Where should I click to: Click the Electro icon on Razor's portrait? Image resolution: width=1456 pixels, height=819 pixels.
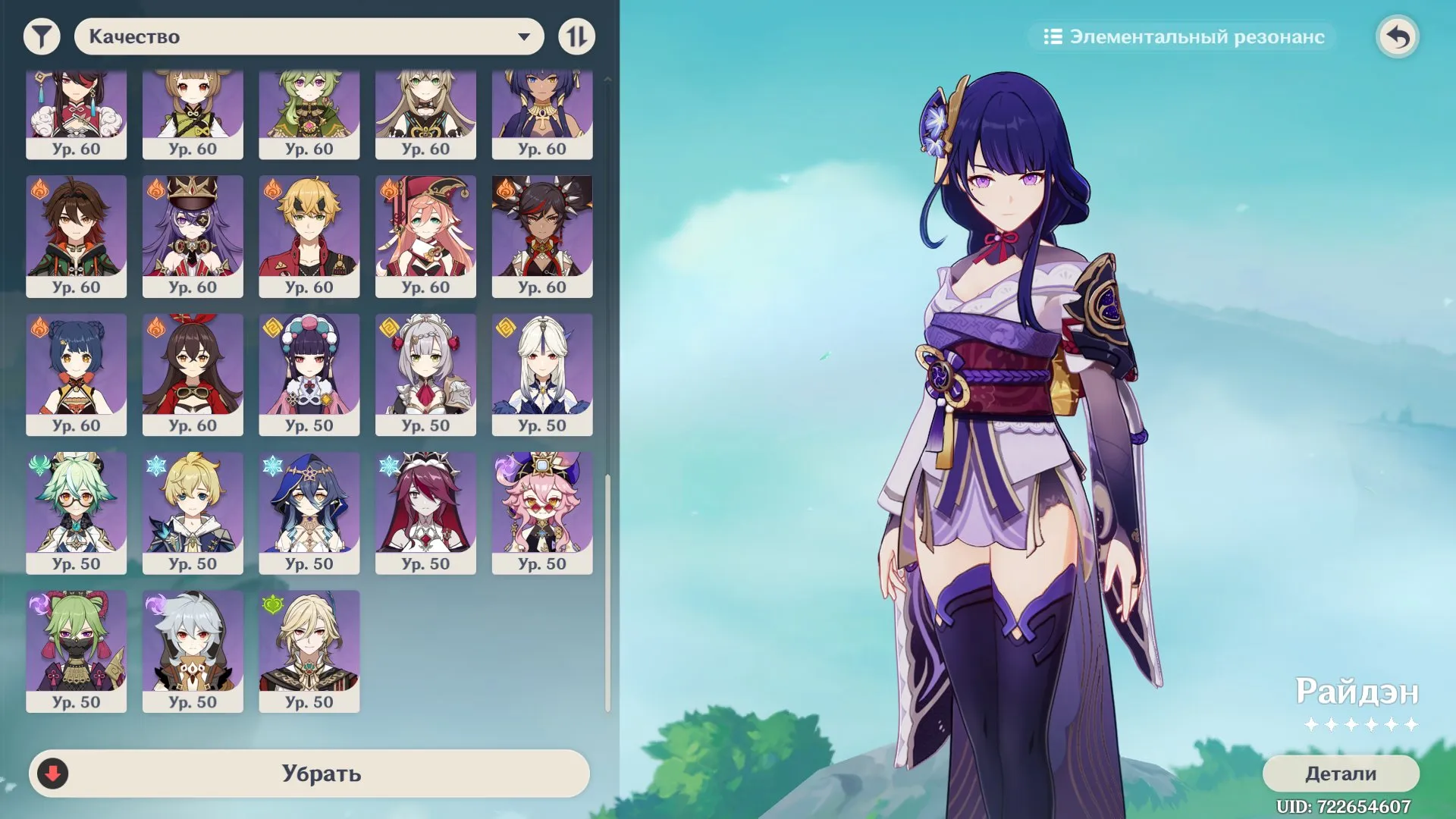[154, 603]
